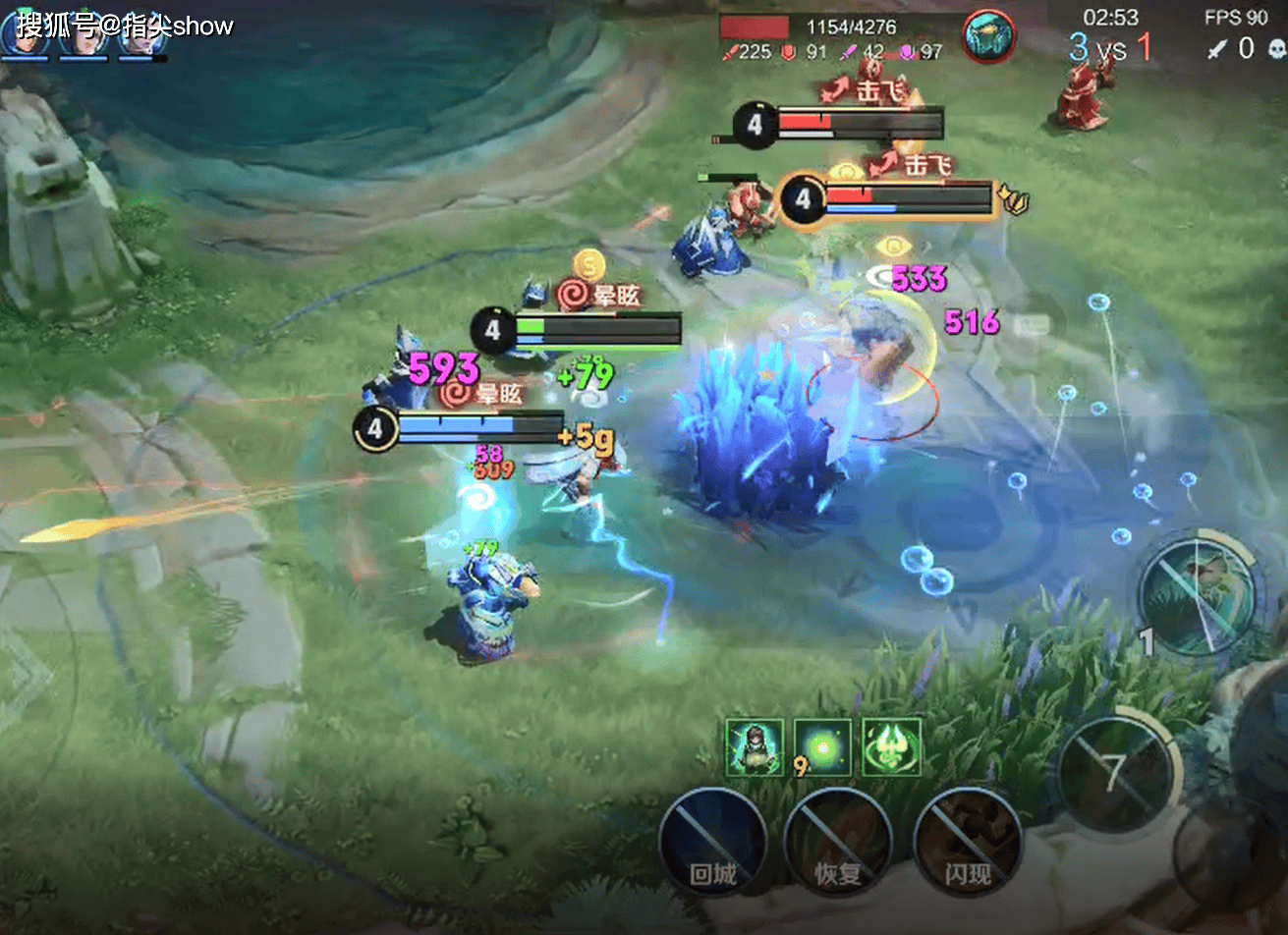Activate the level 1 skill button
Screen dimensions: 1288x935
(x=1198, y=594)
